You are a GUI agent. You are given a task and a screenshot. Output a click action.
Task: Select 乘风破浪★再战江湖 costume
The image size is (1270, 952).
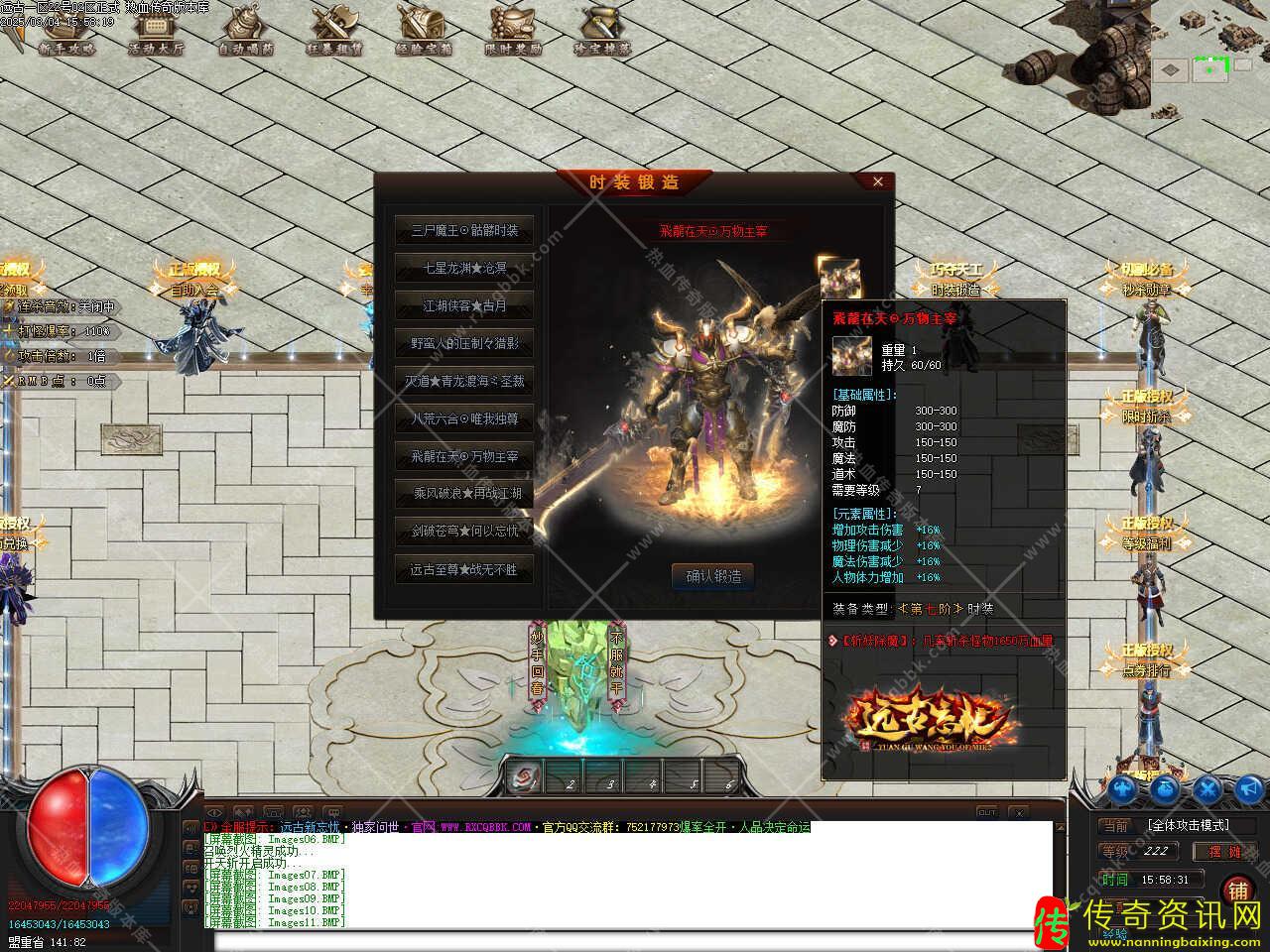[x=464, y=493]
